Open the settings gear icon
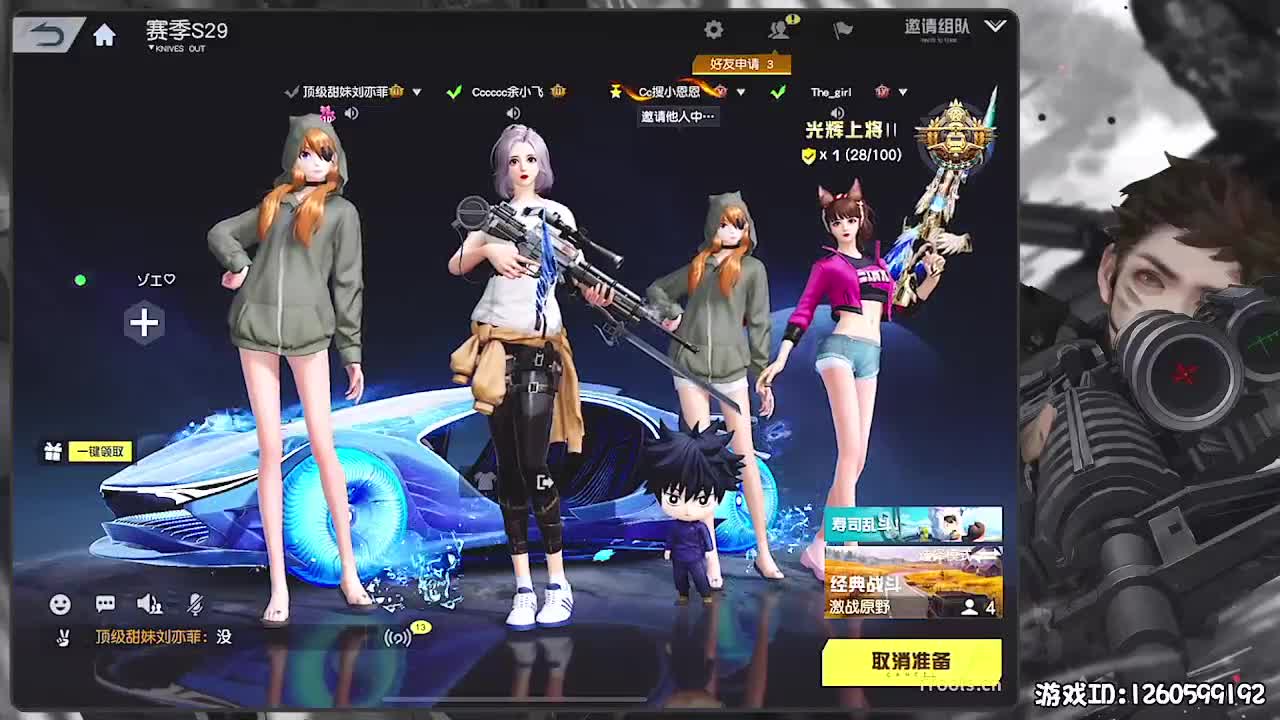The width and height of the screenshot is (1280, 720). click(x=713, y=30)
